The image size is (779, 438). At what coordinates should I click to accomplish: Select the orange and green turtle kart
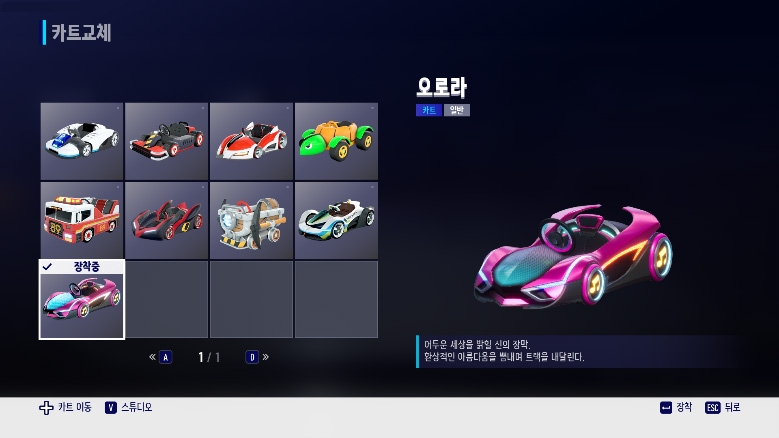tap(336, 141)
